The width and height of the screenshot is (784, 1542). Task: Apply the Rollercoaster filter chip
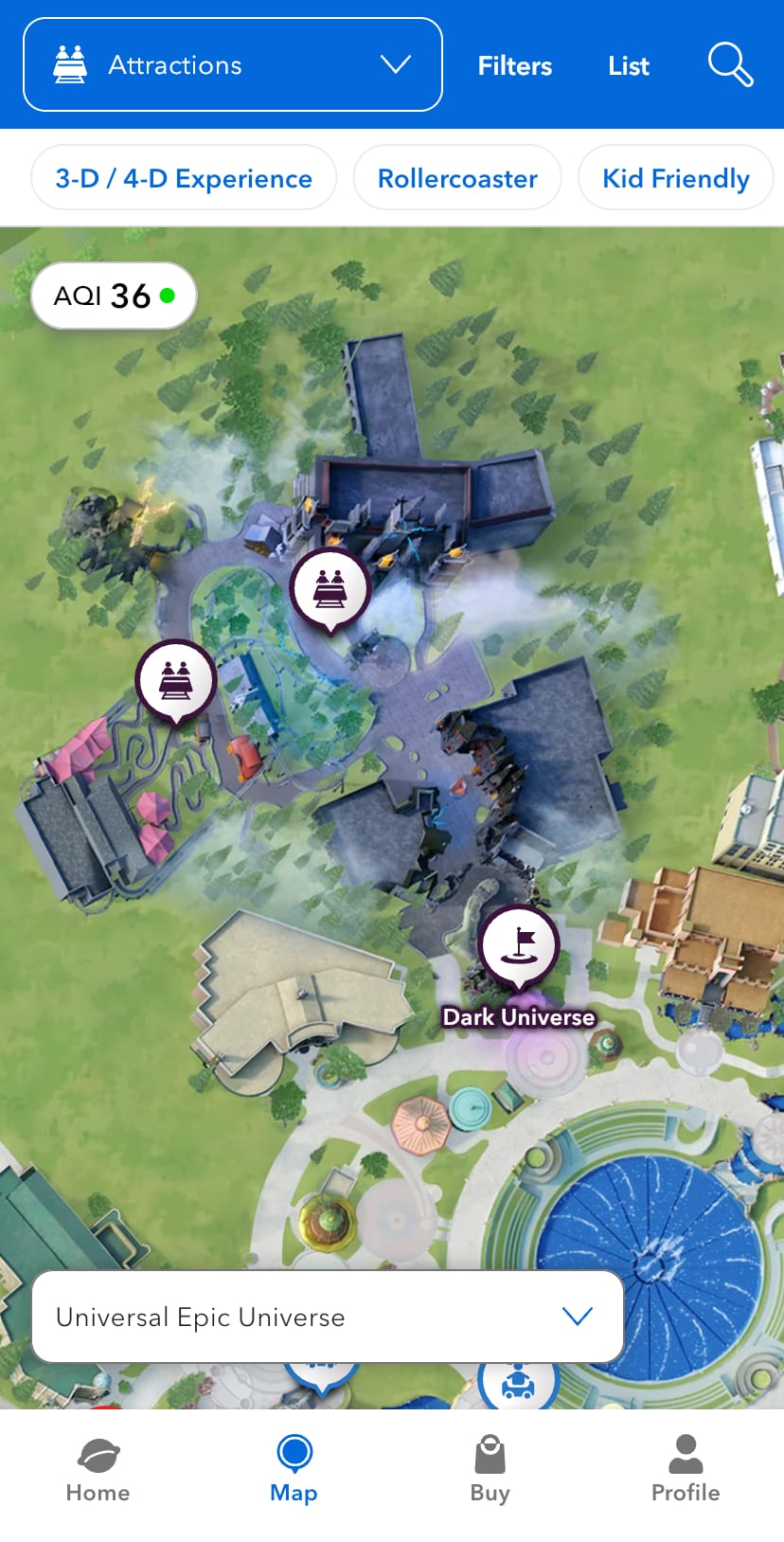(x=457, y=178)
